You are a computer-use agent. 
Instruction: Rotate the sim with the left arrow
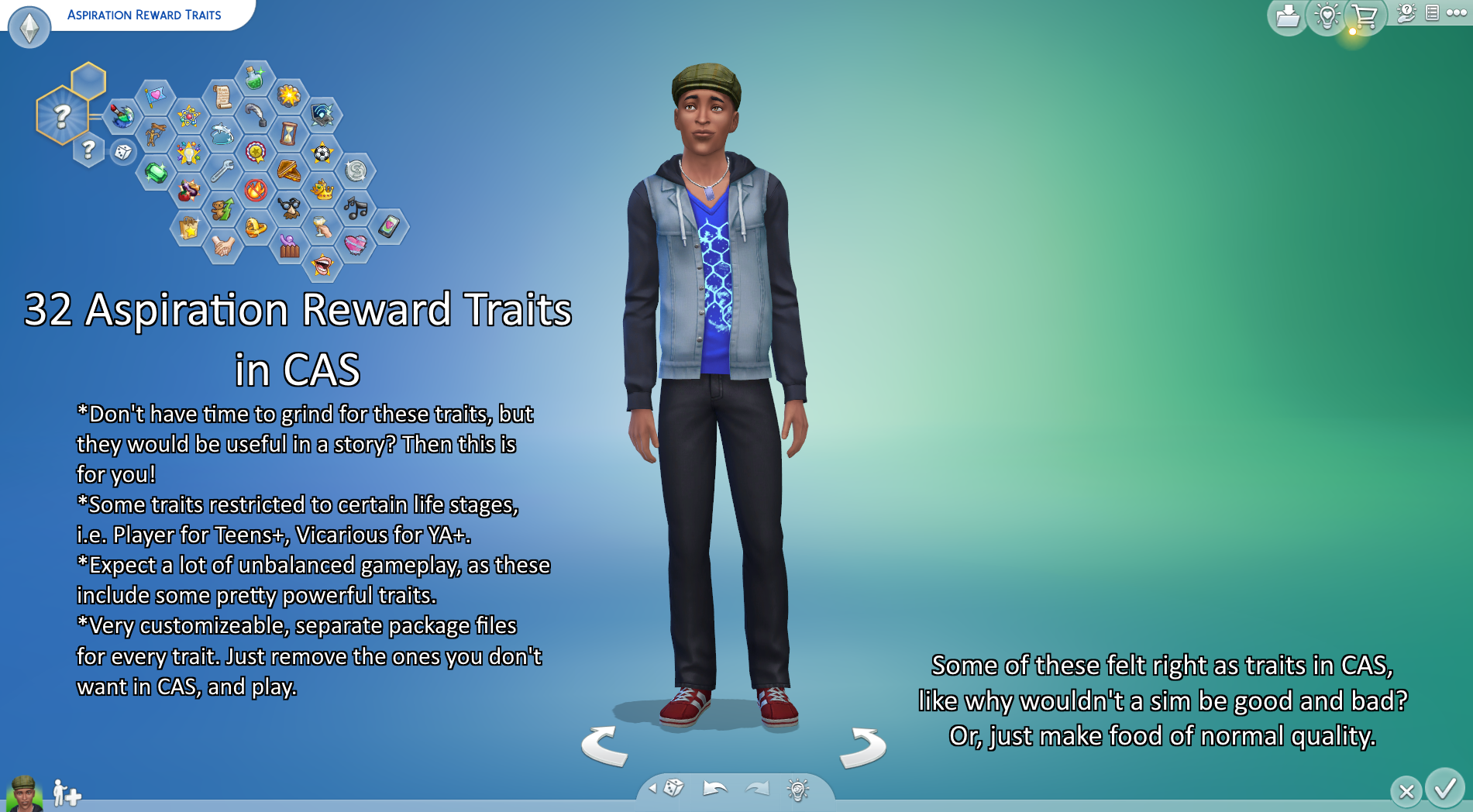604,746
